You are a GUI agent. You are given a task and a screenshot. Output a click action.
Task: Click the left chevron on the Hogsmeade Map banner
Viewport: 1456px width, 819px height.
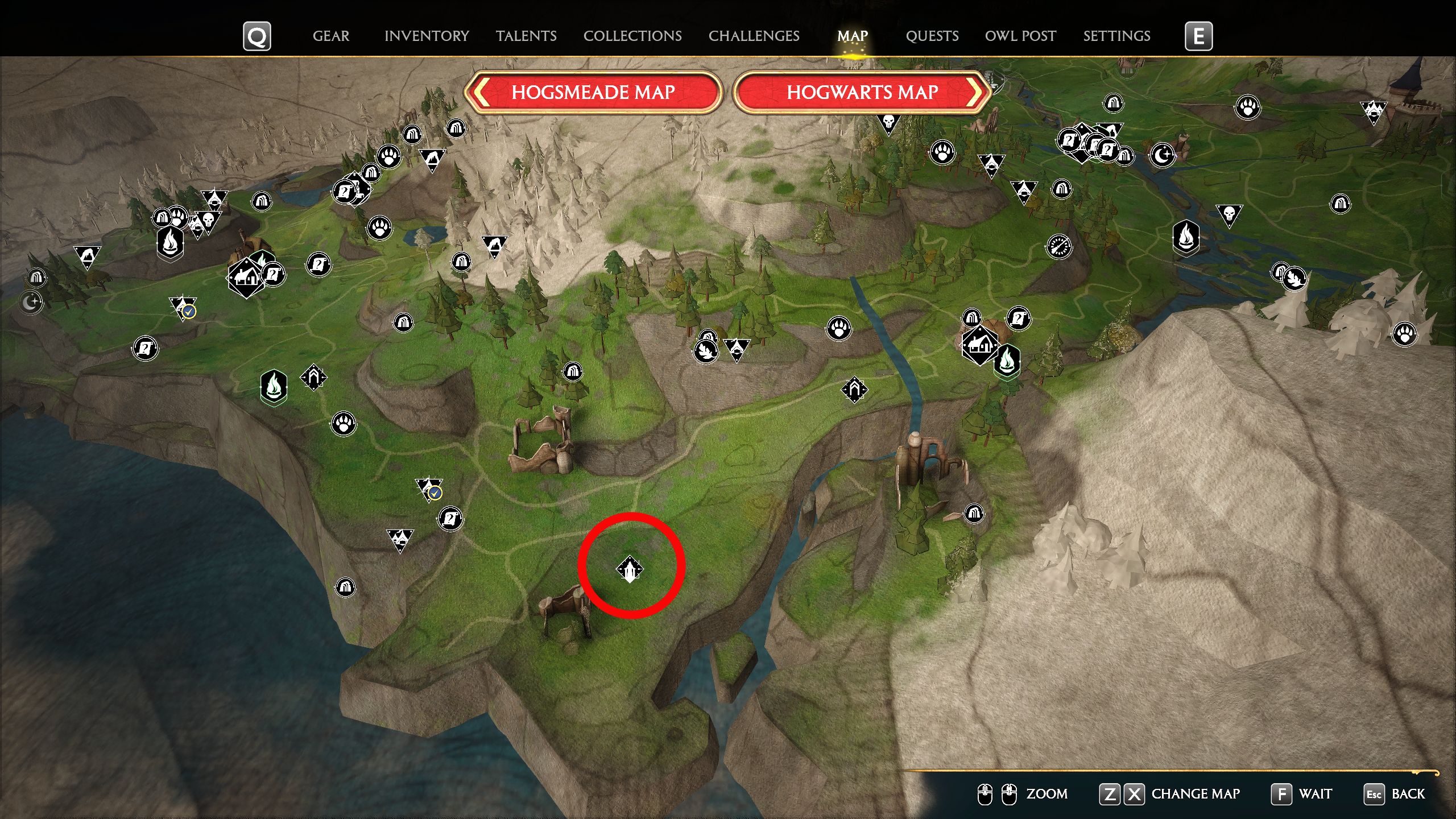[481, 93]
